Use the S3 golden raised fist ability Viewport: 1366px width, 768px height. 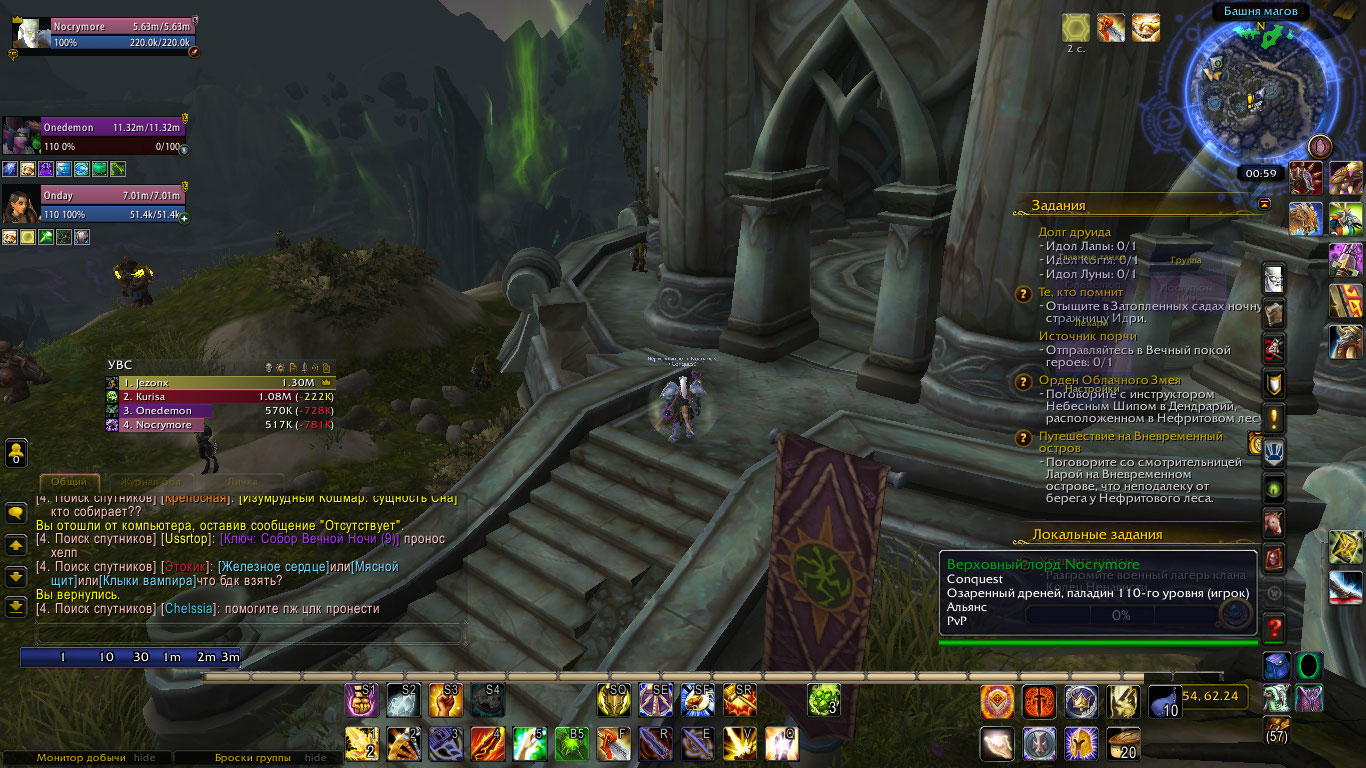click(445, 700)
